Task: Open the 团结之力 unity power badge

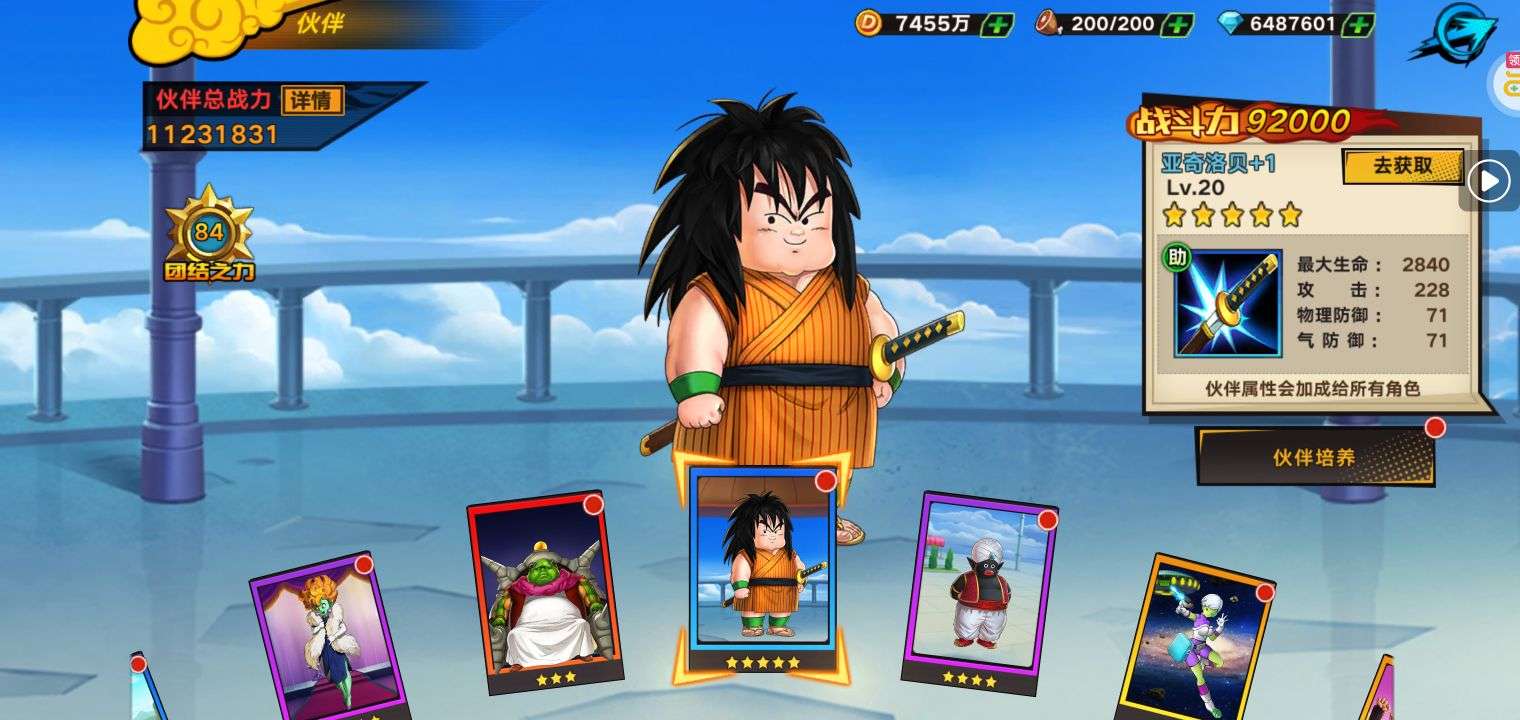Action: click(x=209, y=237)
